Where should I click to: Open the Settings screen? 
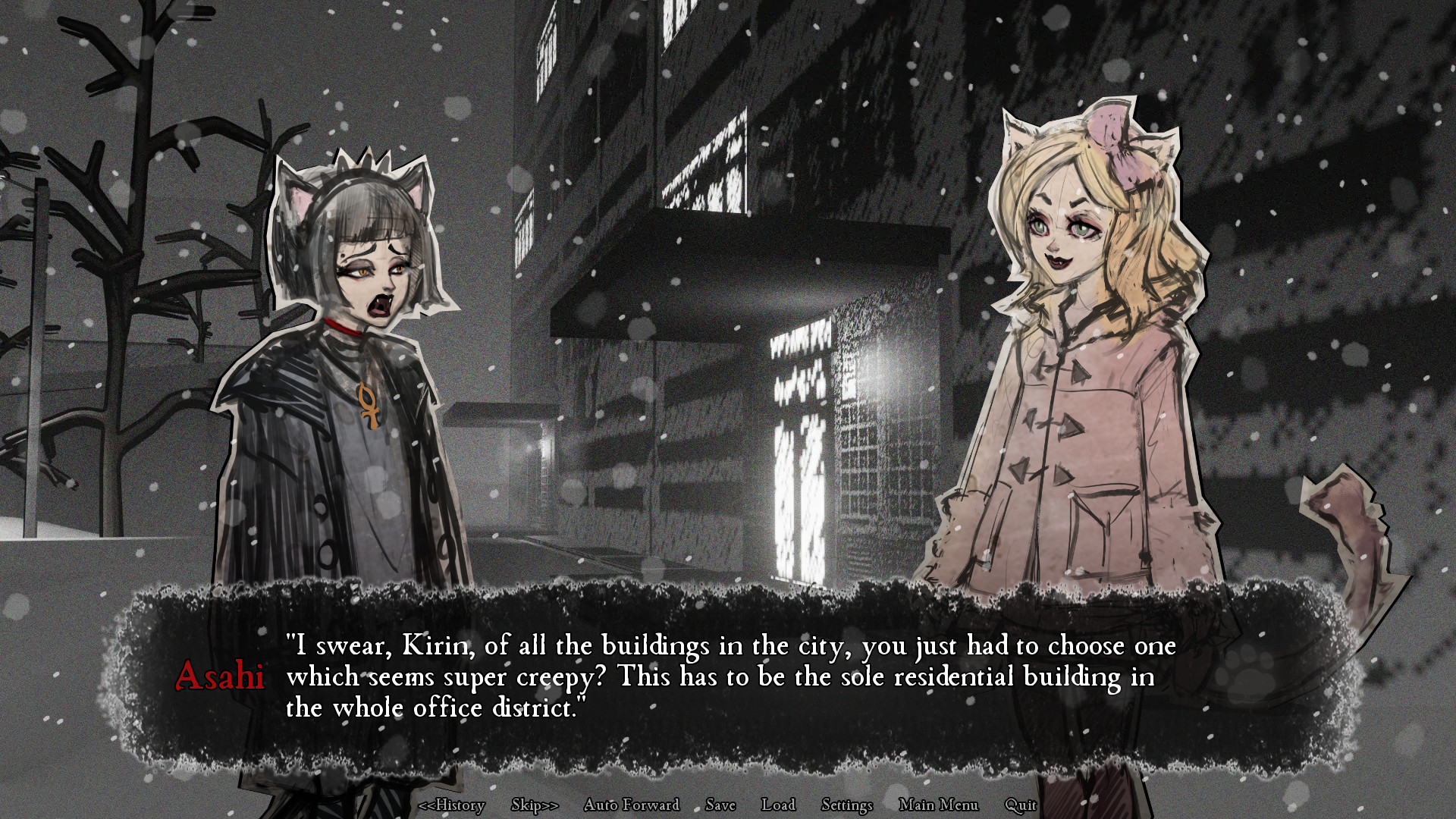click(846, 805)
